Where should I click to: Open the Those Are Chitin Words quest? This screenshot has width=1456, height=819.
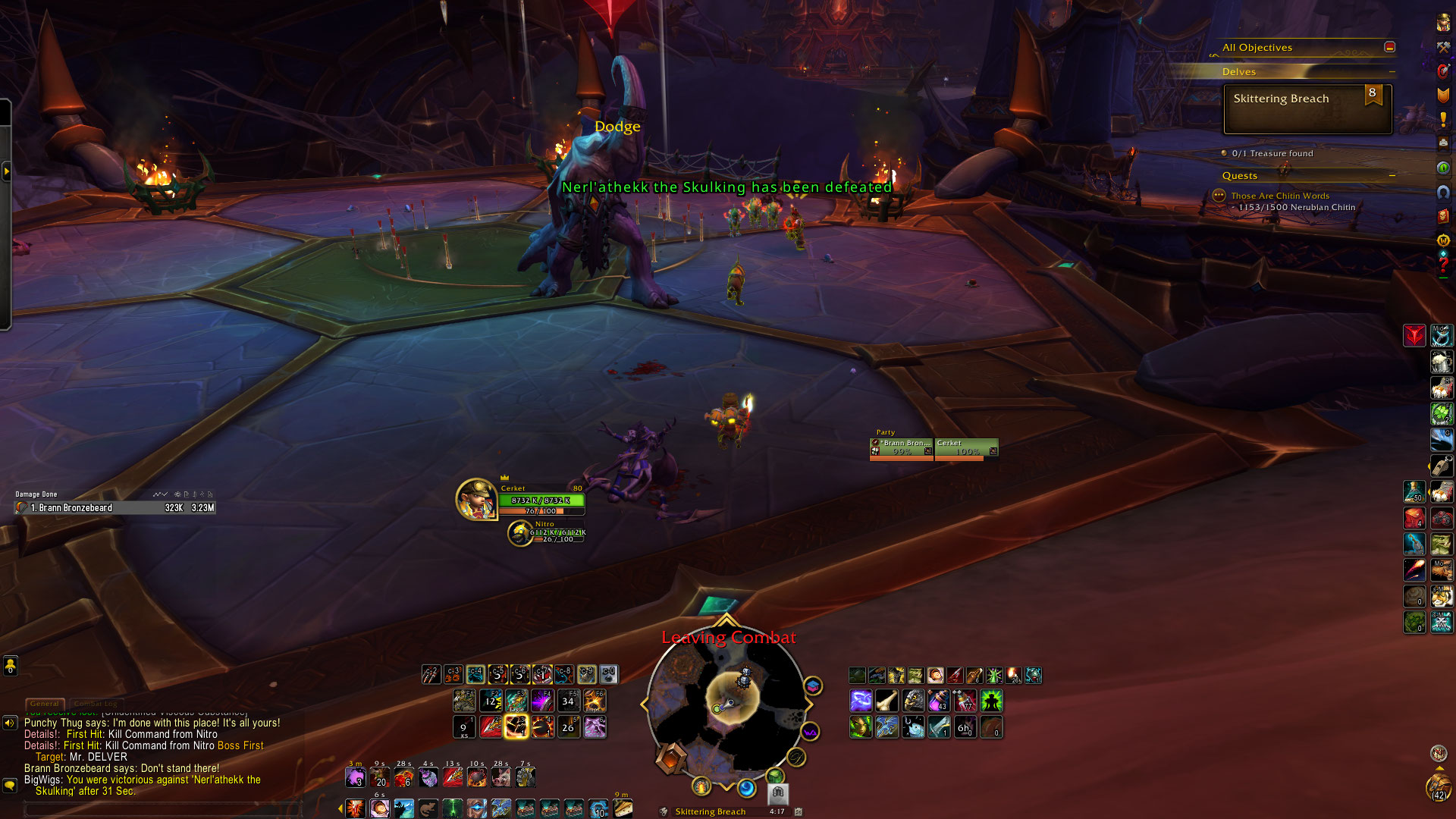(x=1279, y=196)
